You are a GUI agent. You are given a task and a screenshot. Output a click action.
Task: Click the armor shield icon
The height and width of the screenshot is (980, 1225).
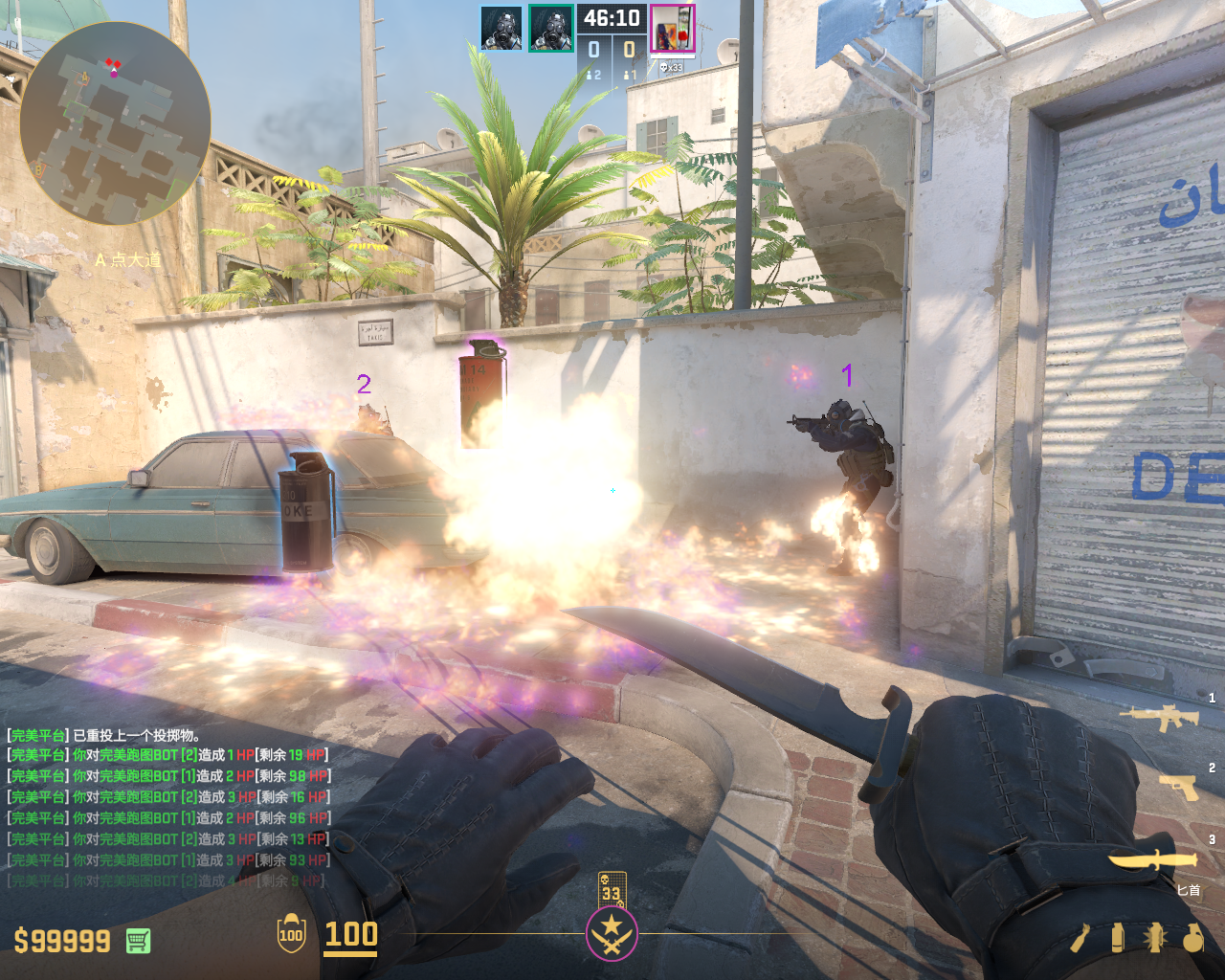coord(291,934)
